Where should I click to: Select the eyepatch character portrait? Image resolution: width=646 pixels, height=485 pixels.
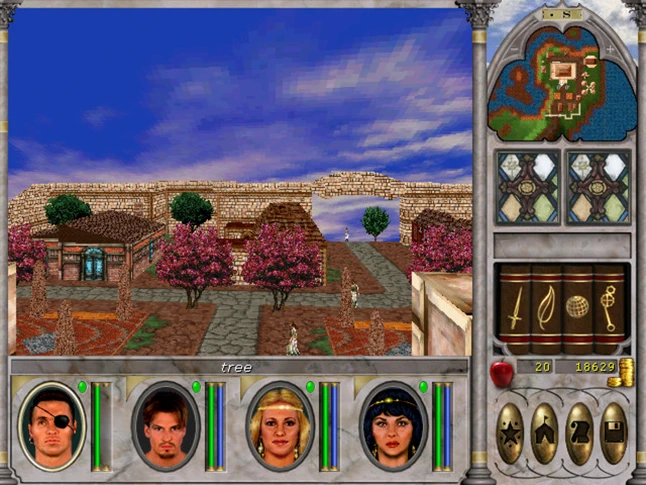tap(52, 425)
